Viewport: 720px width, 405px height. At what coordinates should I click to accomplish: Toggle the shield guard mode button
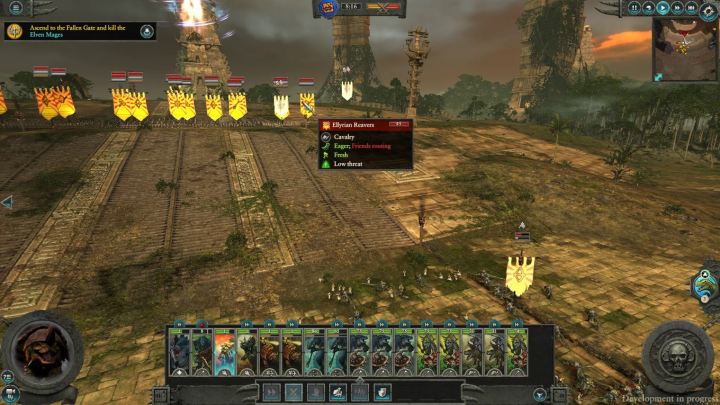coord(382,392)
